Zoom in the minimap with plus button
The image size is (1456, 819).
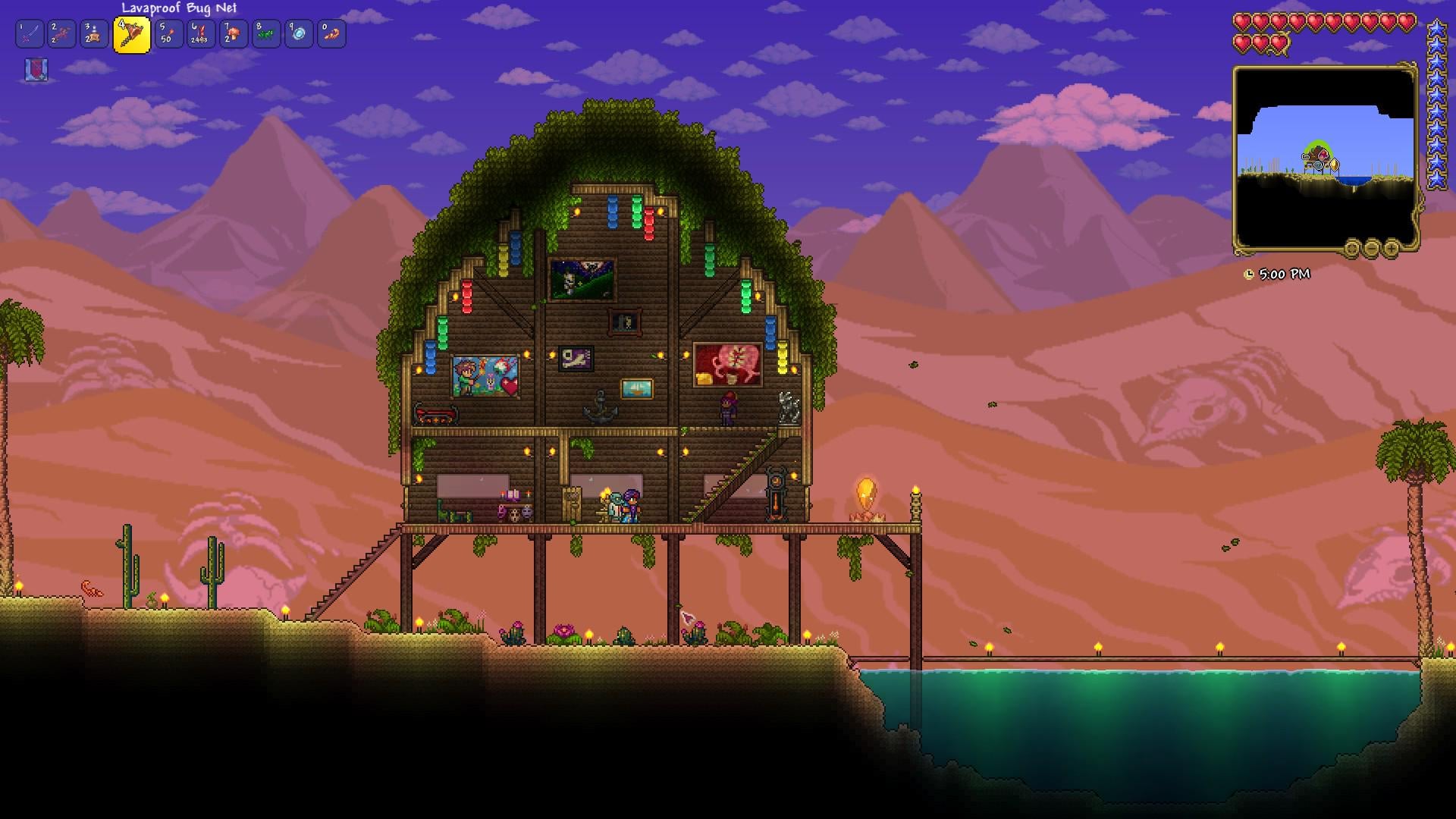tap(1392, 248)
